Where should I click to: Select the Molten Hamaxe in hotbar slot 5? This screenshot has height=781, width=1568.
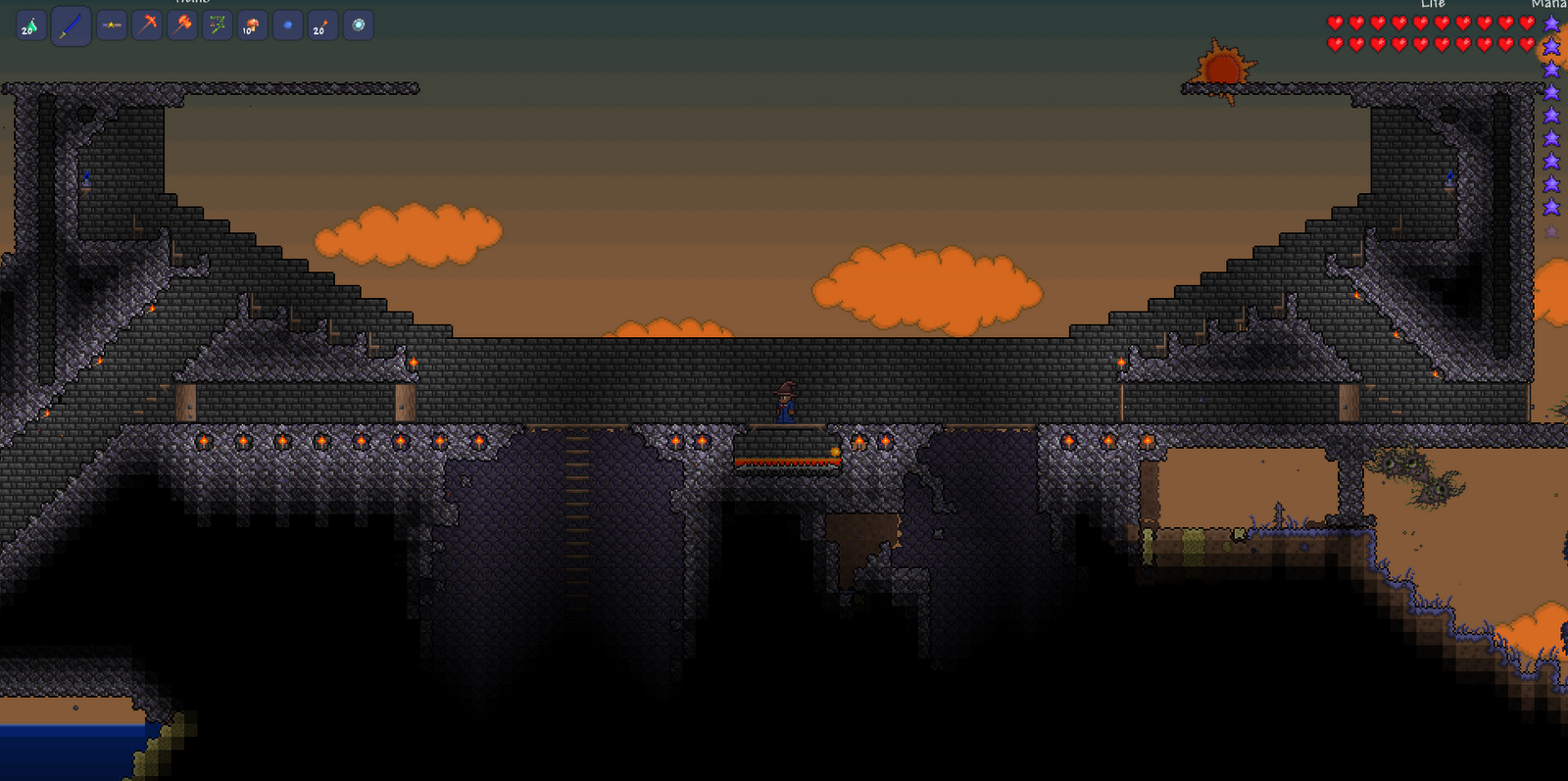tap(181, 25)
